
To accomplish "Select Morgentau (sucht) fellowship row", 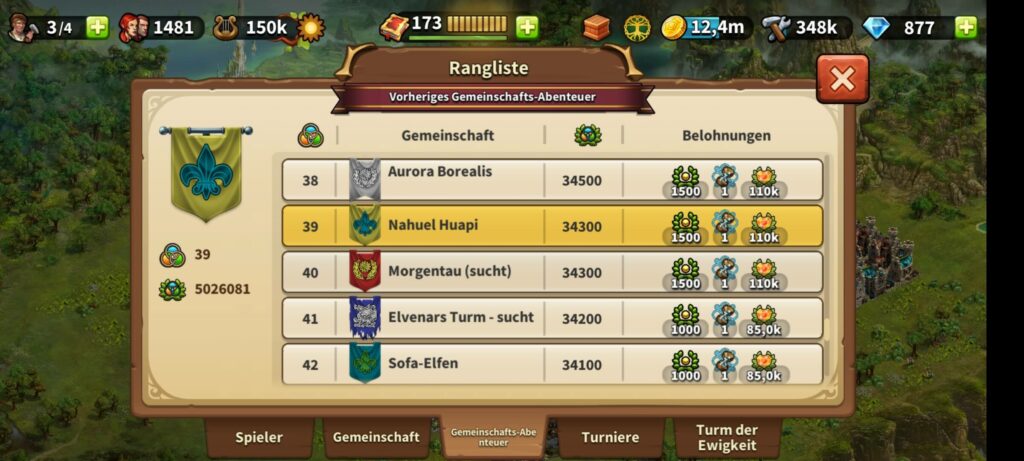I will (552, 272).
